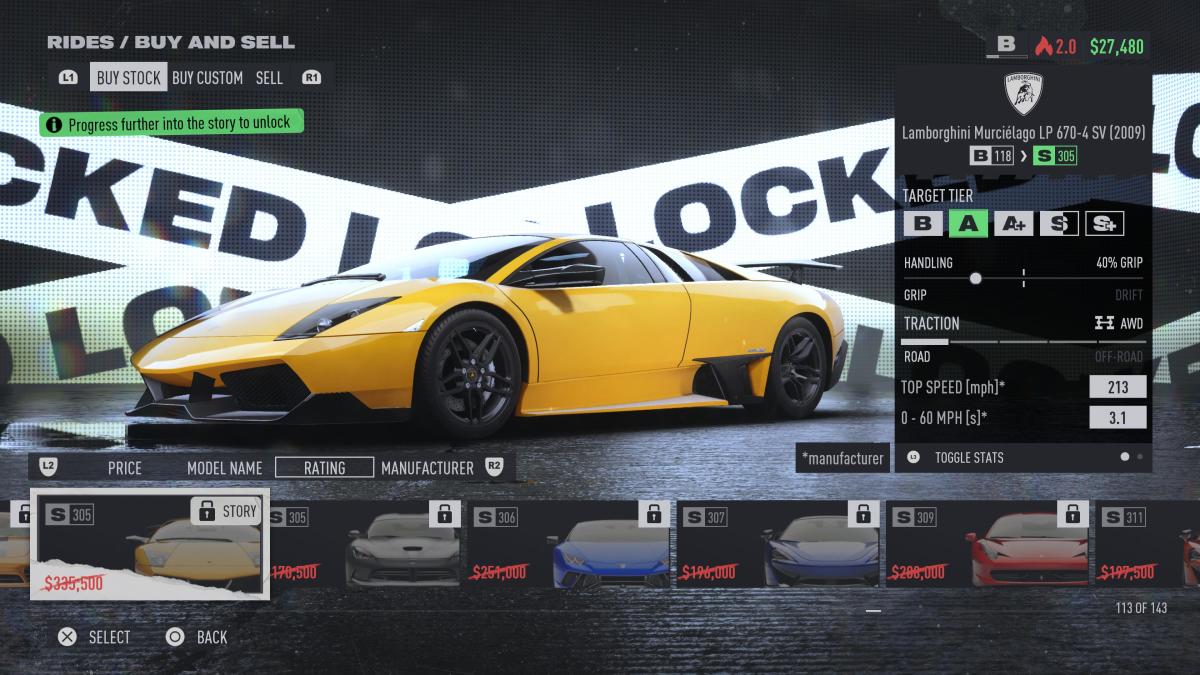Choose the dark blue S 307 car card
This screenshot has height=675, width=1200.
click(778, 544)
